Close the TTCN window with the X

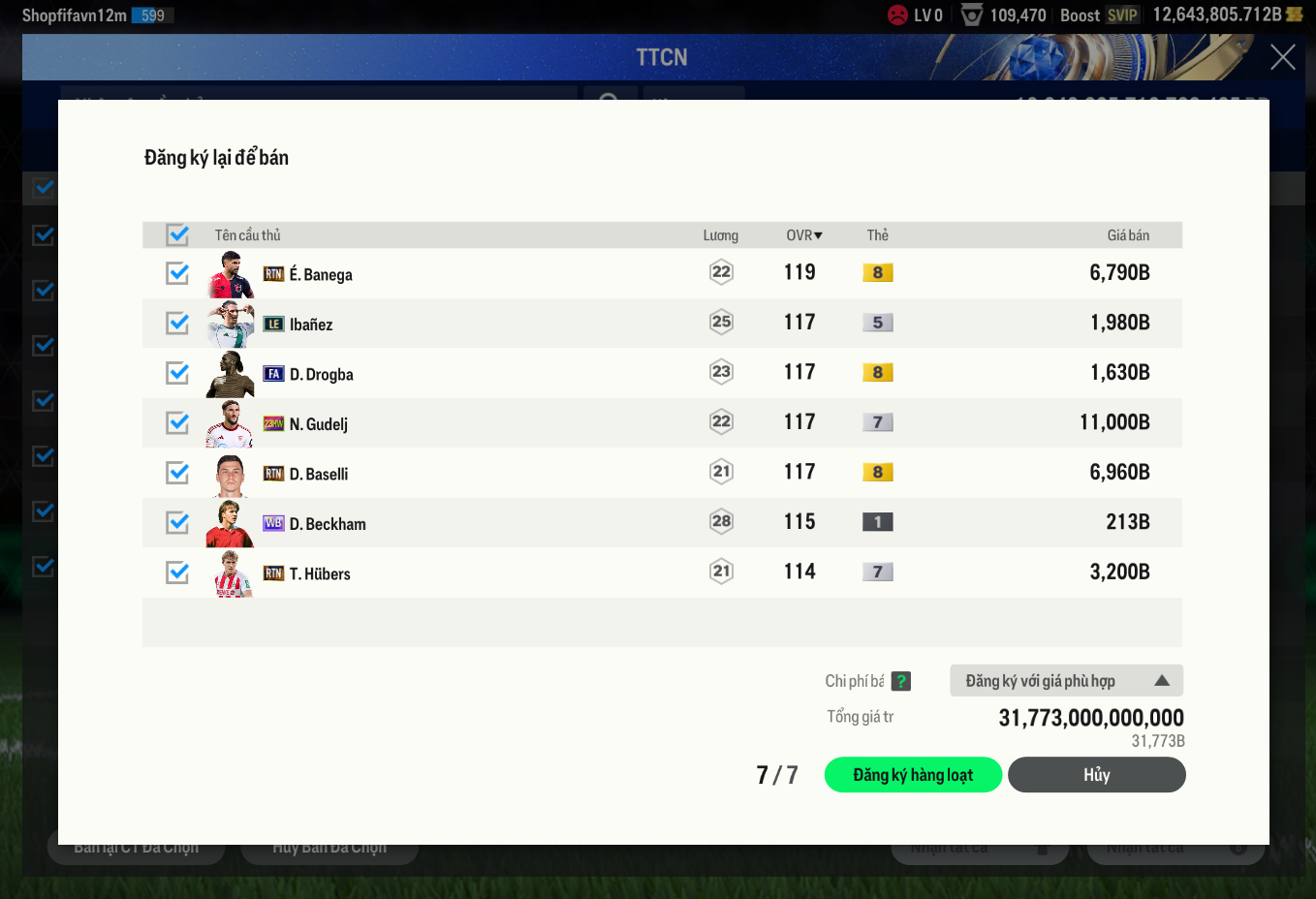pos(1282,58)
